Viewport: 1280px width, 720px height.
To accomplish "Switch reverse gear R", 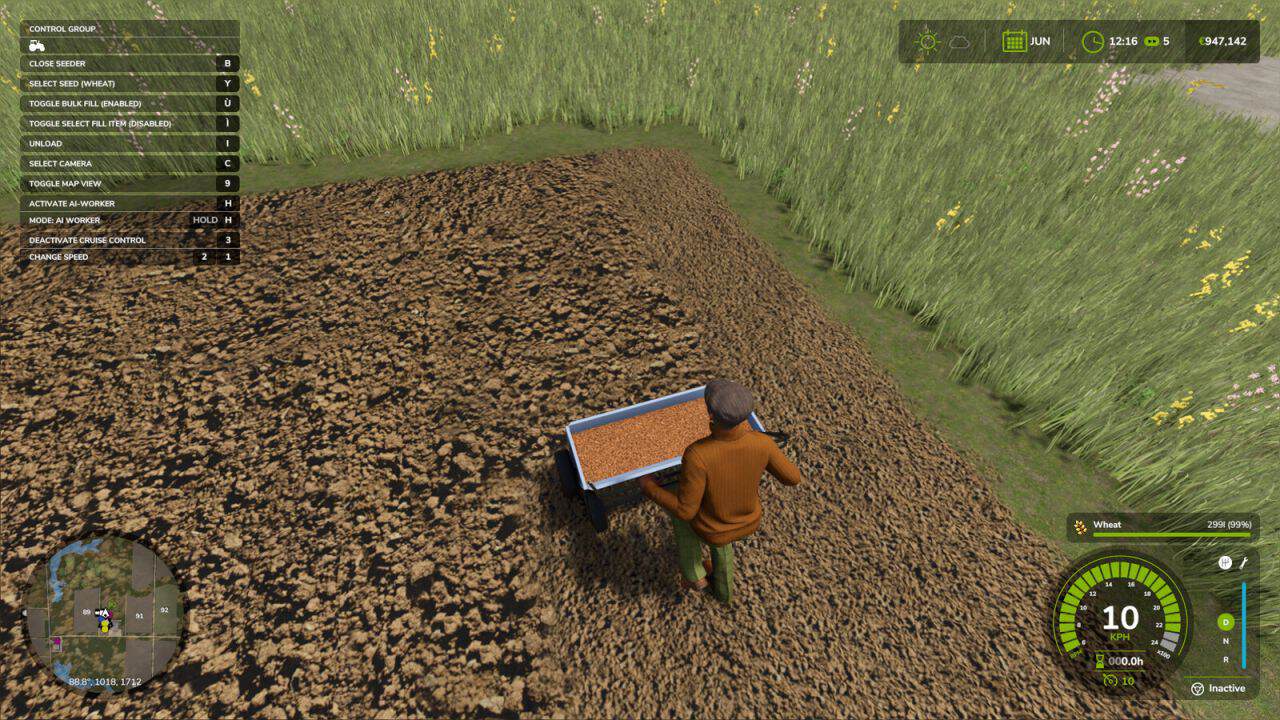I will 1225,660.
